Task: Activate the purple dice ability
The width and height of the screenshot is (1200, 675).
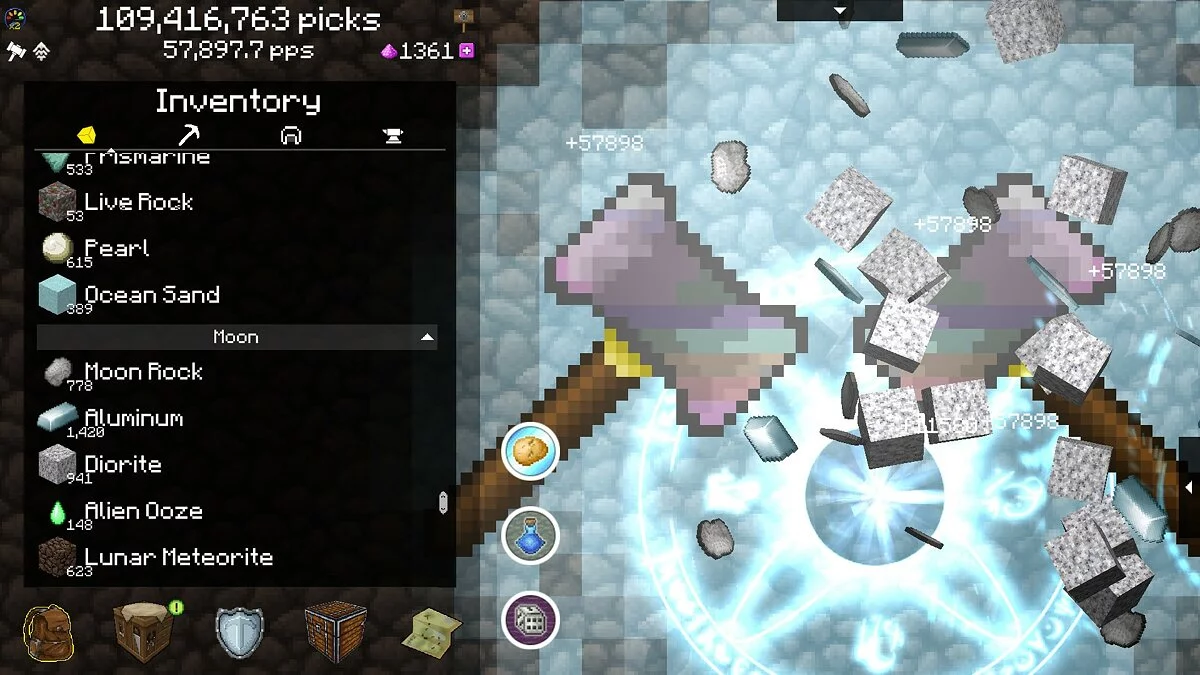Action: (529, 620)
